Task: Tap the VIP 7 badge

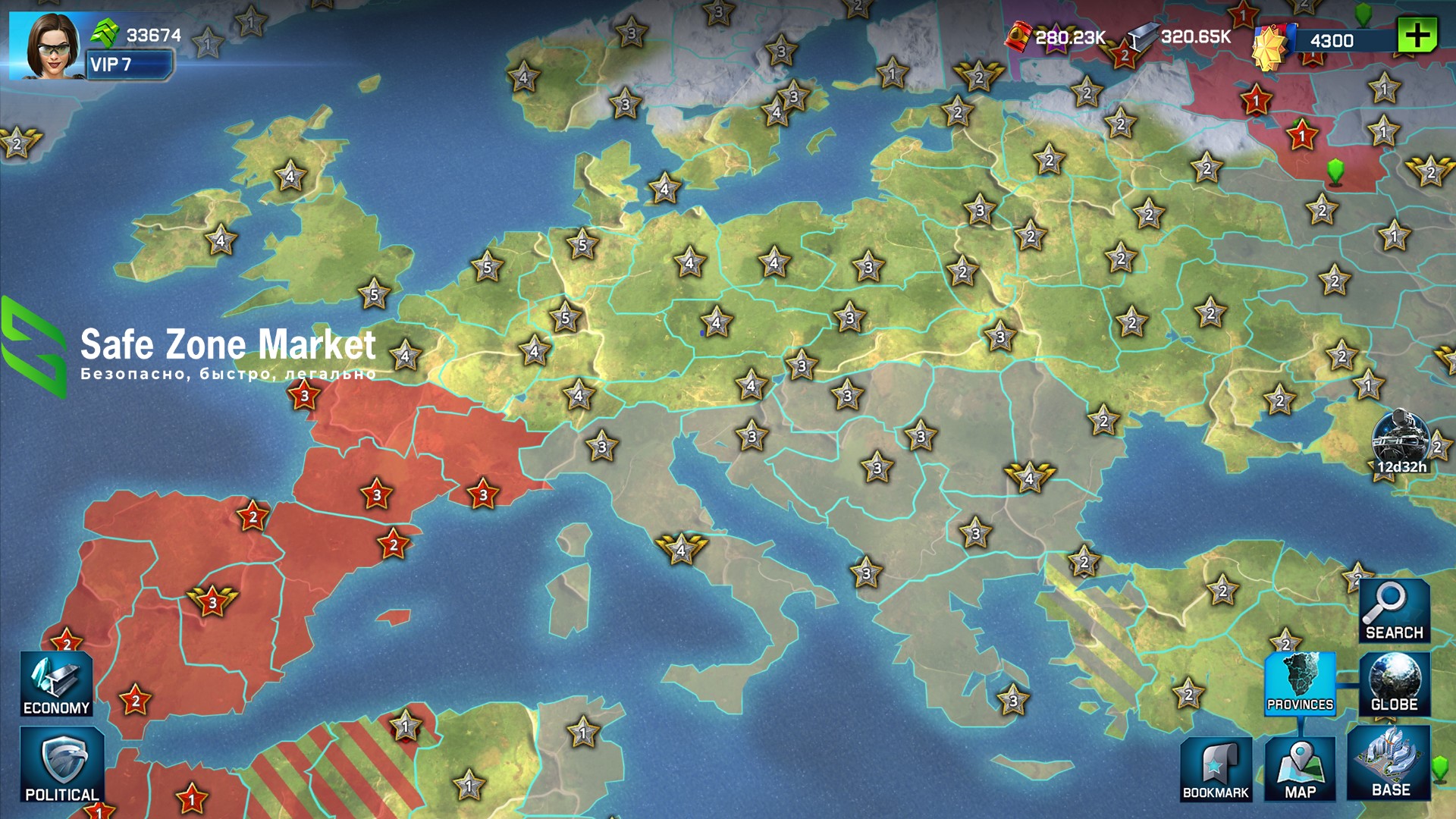Action: [x=129, y=65]
